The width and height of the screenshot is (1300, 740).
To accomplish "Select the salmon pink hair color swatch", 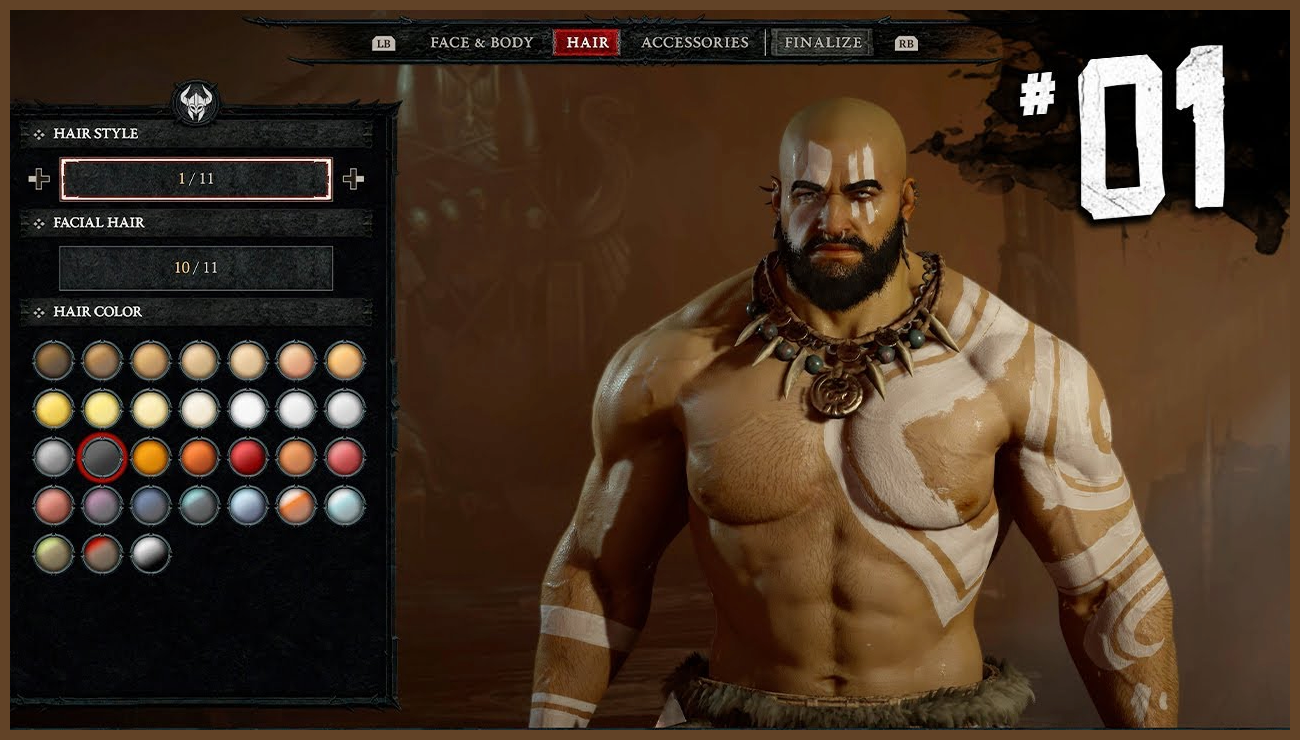I will 53,505.
